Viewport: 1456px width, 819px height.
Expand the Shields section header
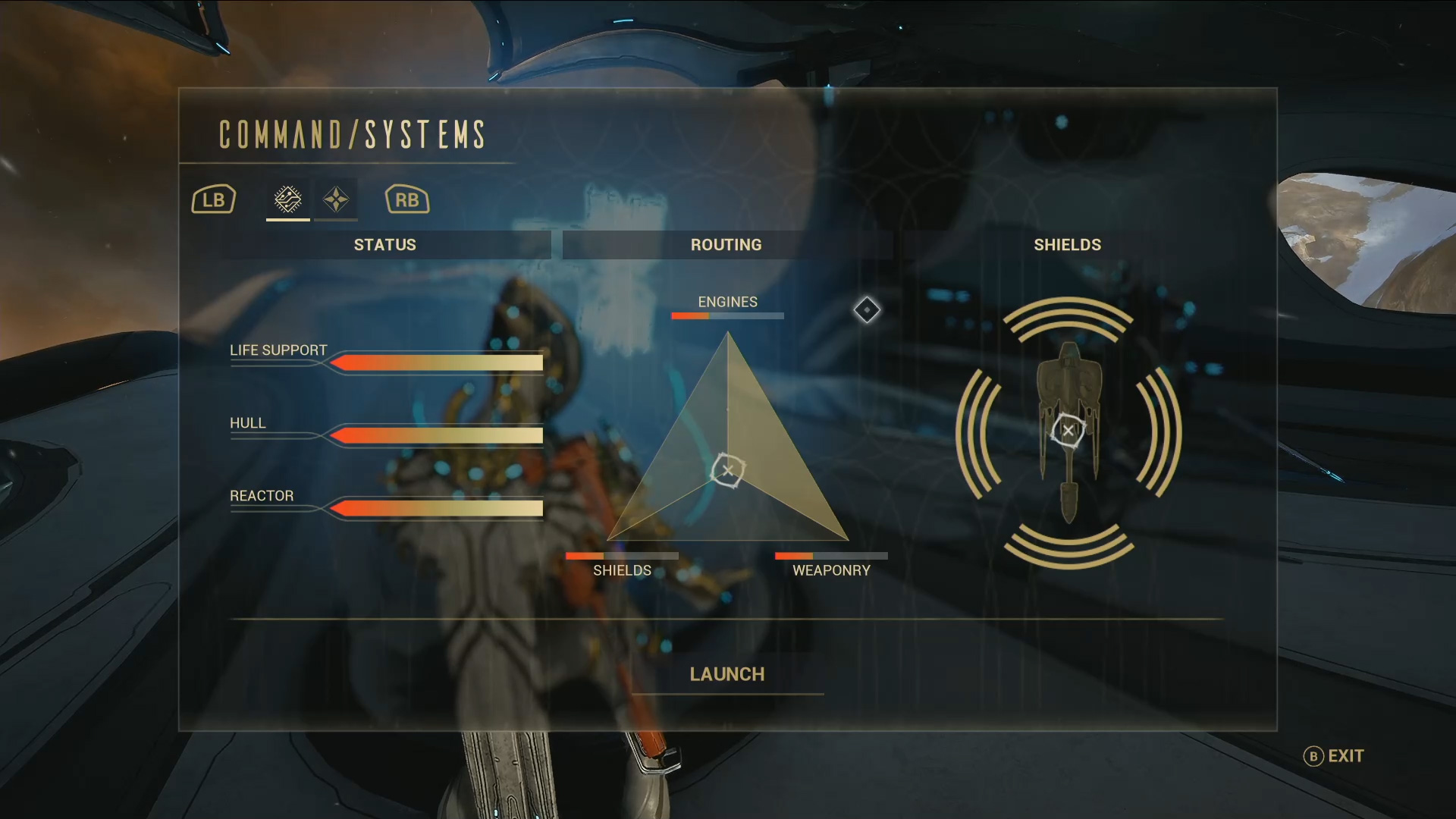click(x=1068, y=244)
